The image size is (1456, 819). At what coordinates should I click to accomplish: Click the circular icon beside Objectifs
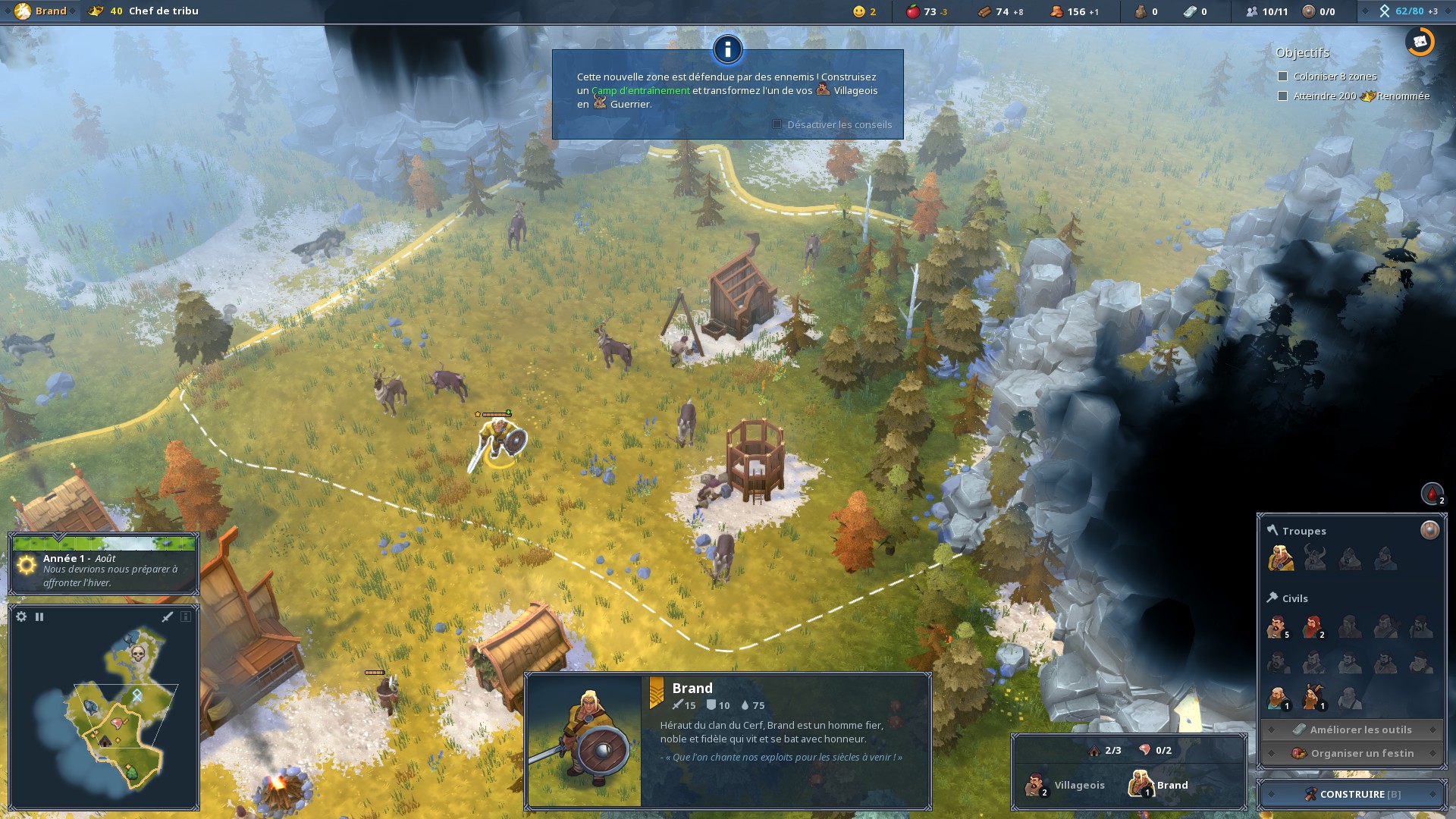(1420, 42)
